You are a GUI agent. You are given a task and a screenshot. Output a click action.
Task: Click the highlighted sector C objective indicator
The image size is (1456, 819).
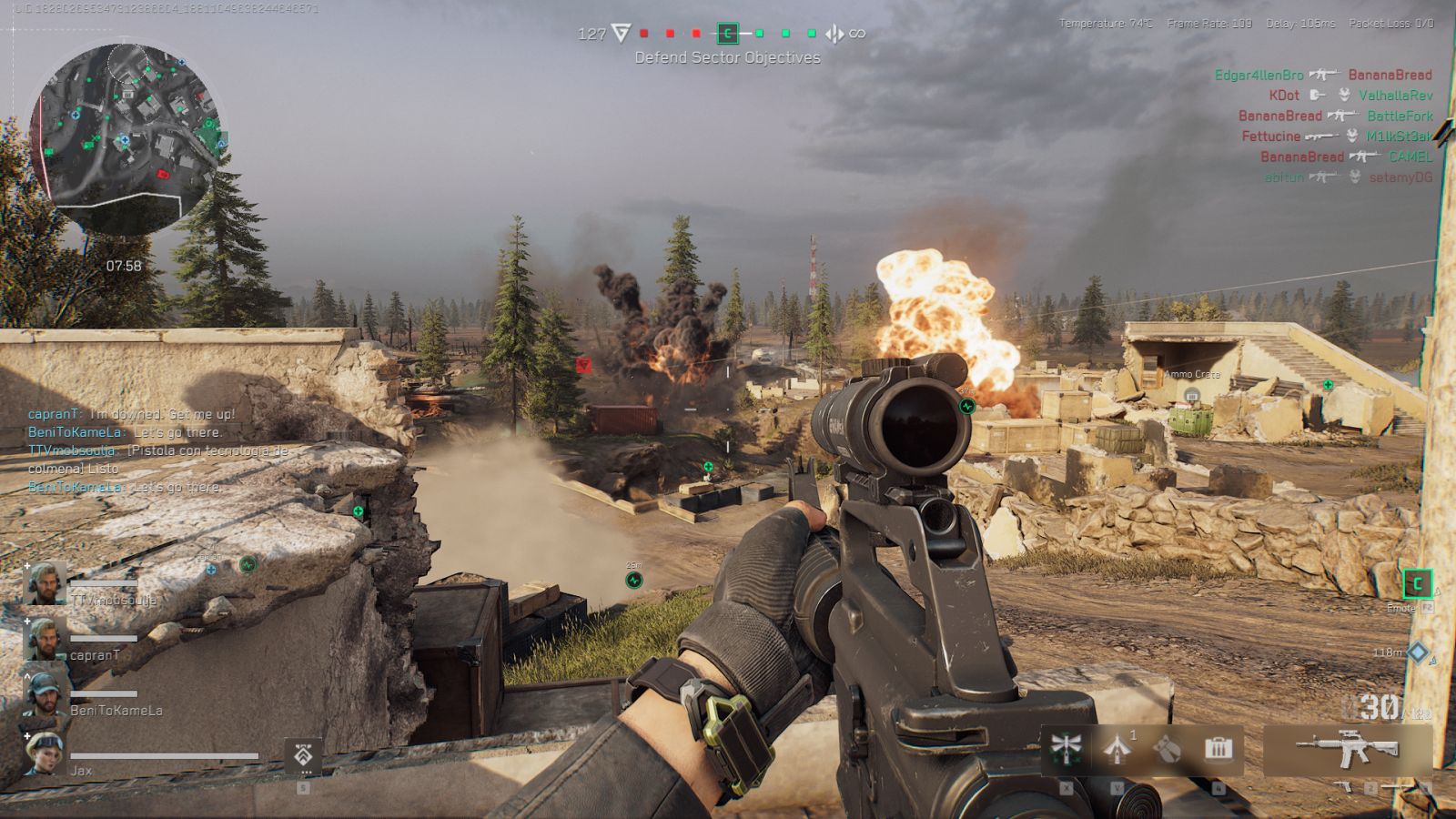pyautogui.click(x=727, y=34)
